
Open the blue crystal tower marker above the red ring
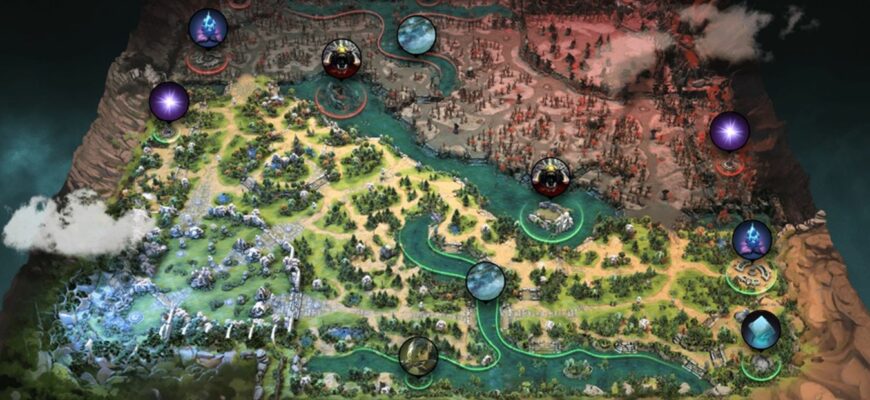point(208,28)
